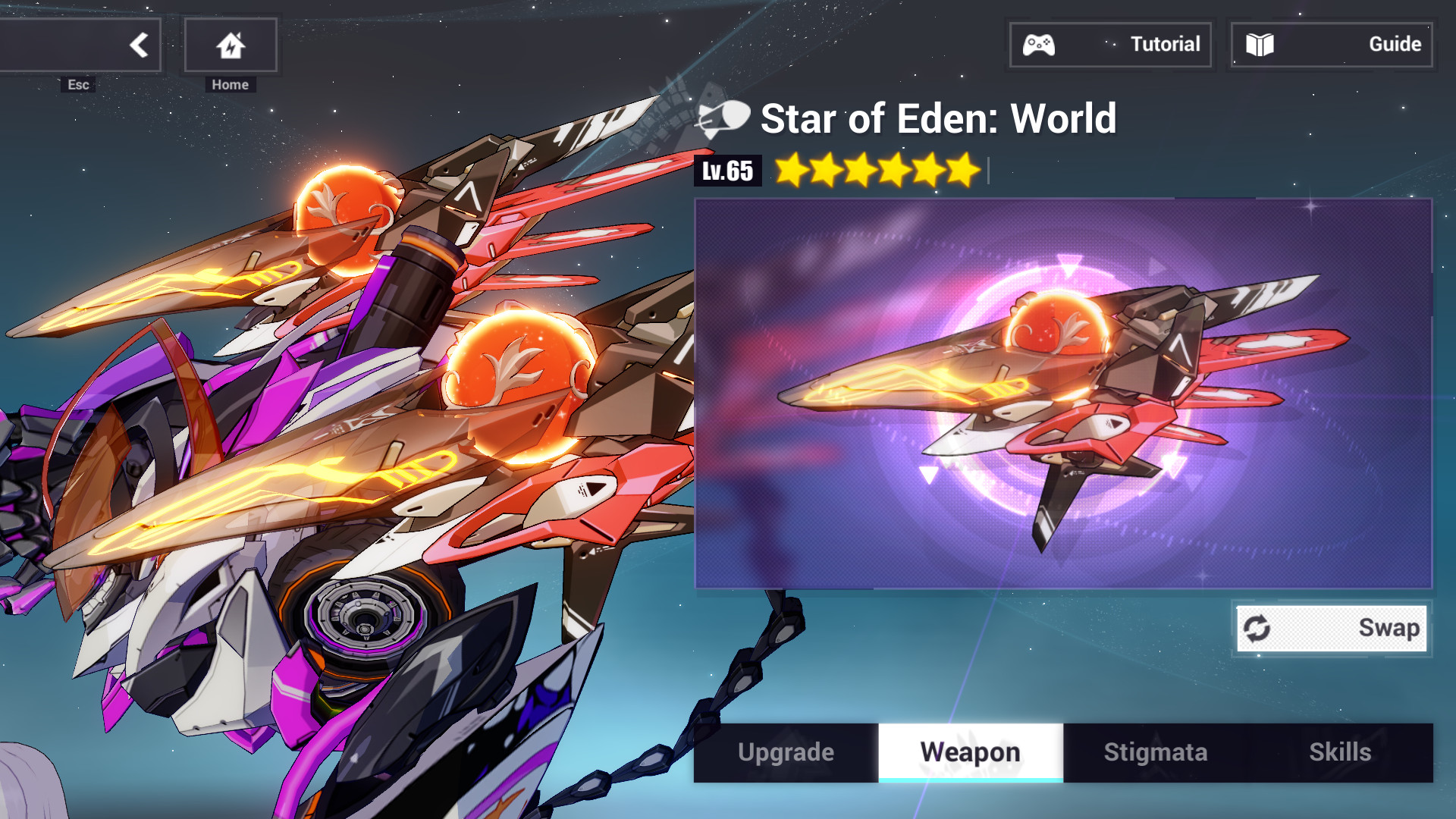Select the first golden star in the rating
The image size is (1456, 819).
coord(789,170)
